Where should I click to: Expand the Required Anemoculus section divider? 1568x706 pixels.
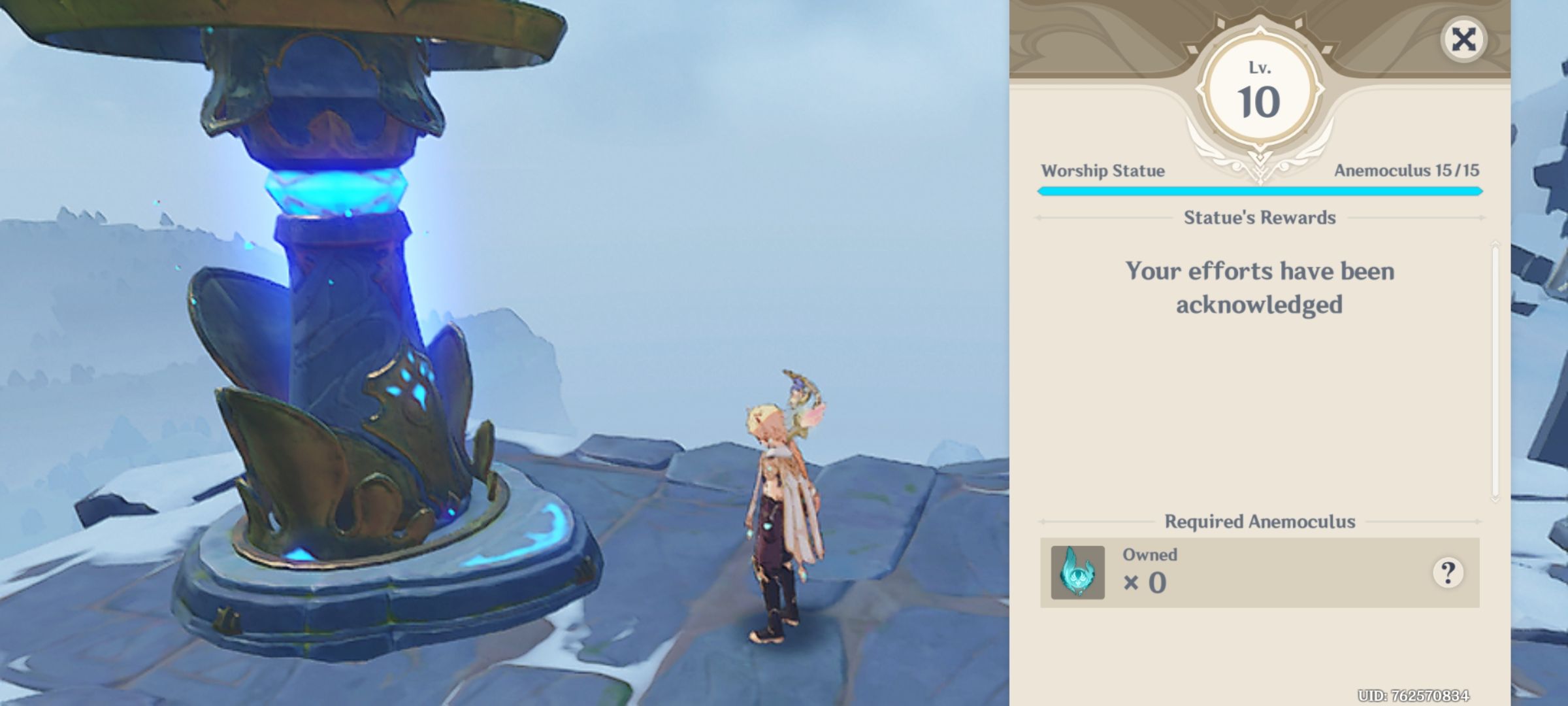[x=1260, y=522]
